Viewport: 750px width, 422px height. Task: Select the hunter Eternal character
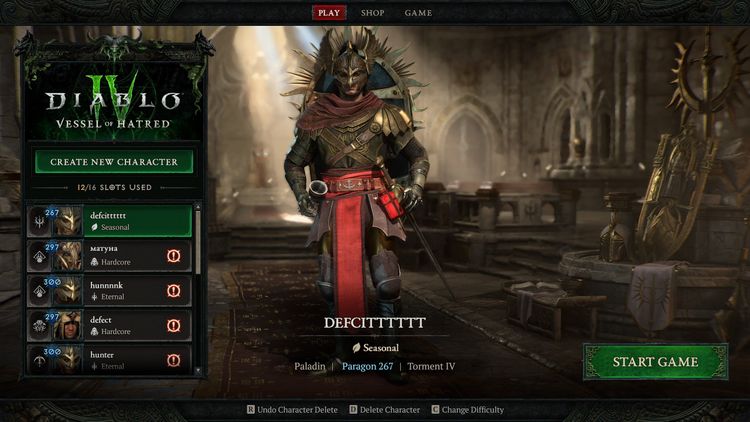(x=110, y=358)
